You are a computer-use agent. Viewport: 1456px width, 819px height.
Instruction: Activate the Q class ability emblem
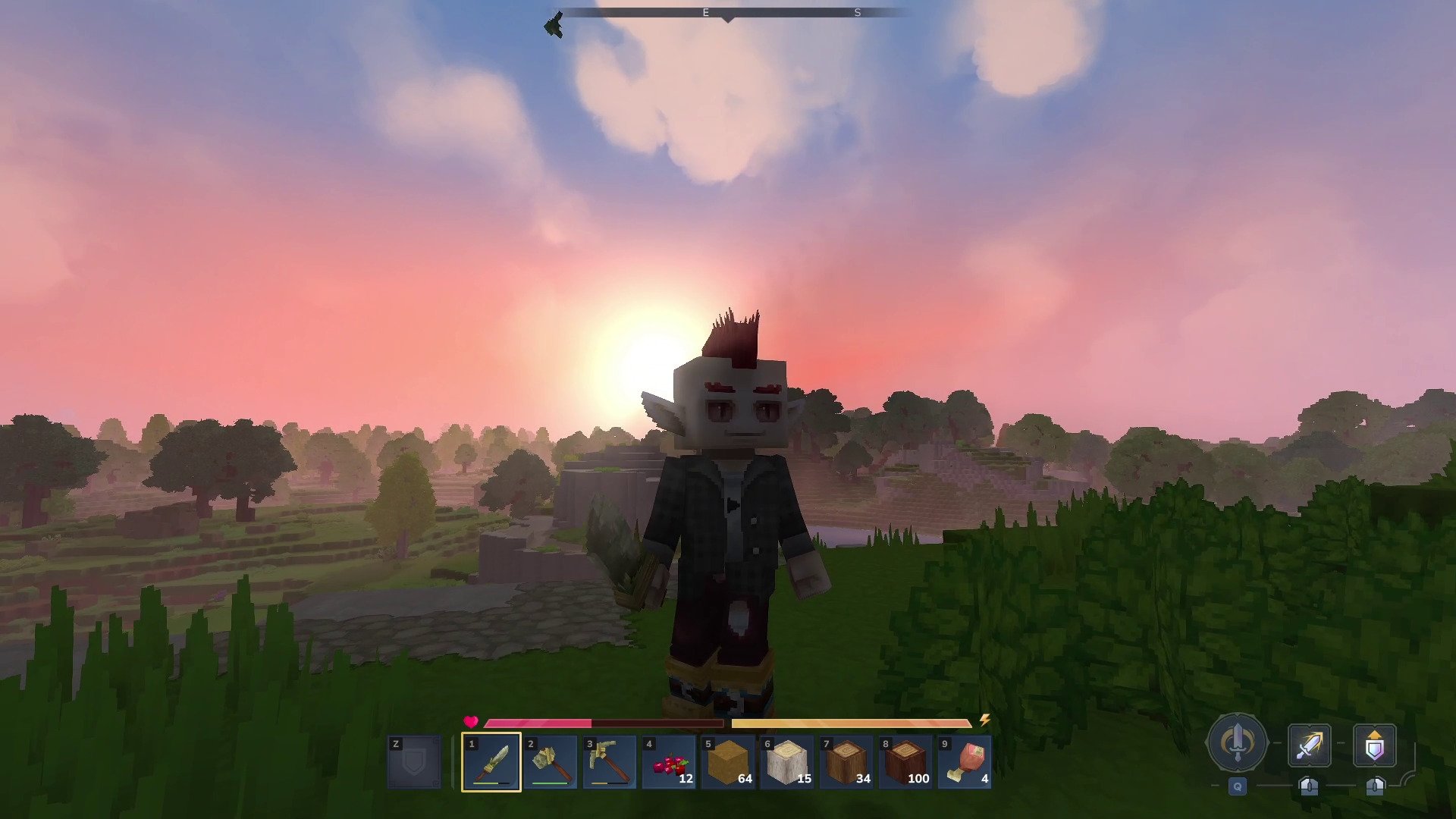point(1236,743)
